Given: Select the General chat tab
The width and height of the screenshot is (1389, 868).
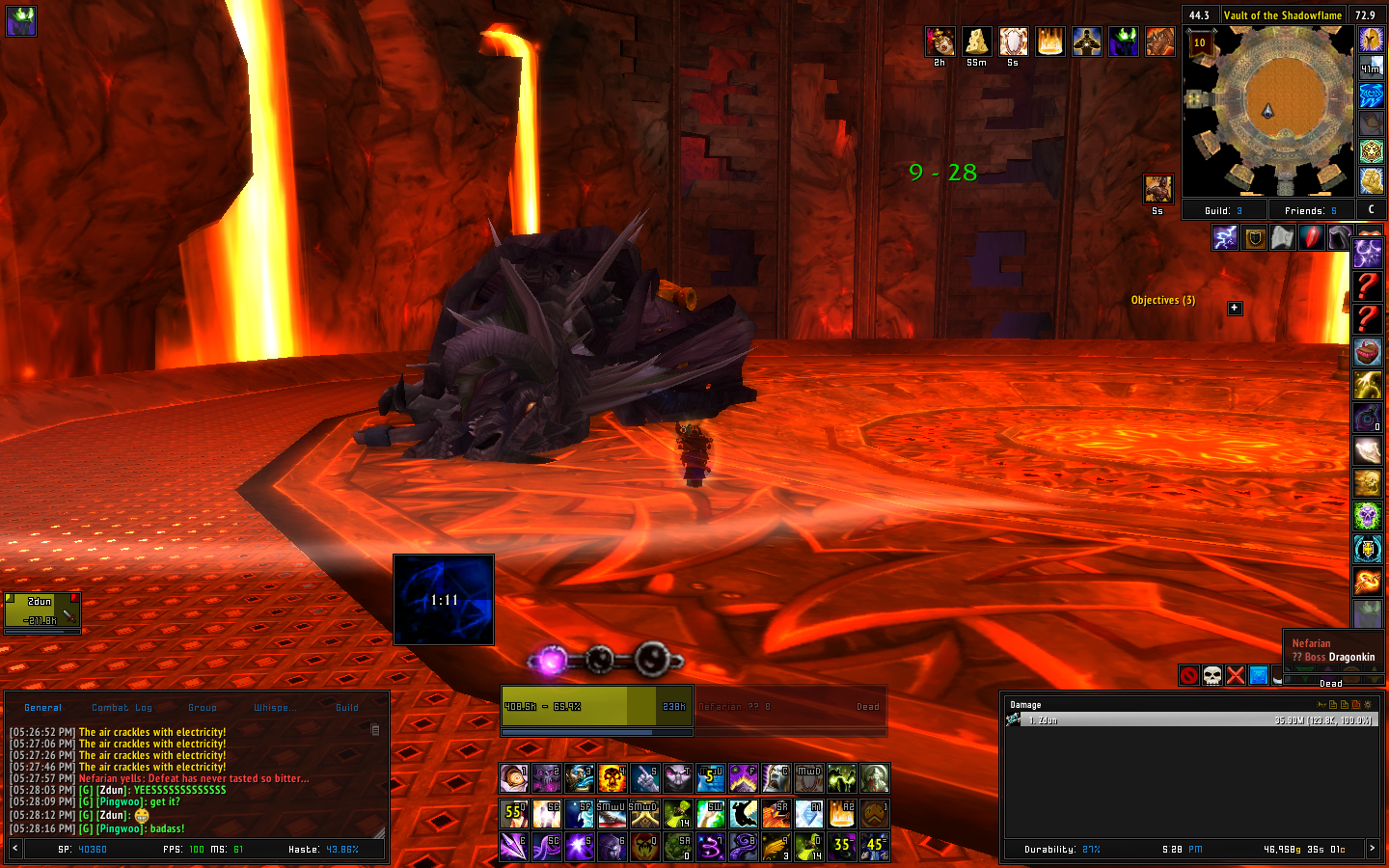Looking at the screenshot, I should pyautogui.click(x=43, y=708).
